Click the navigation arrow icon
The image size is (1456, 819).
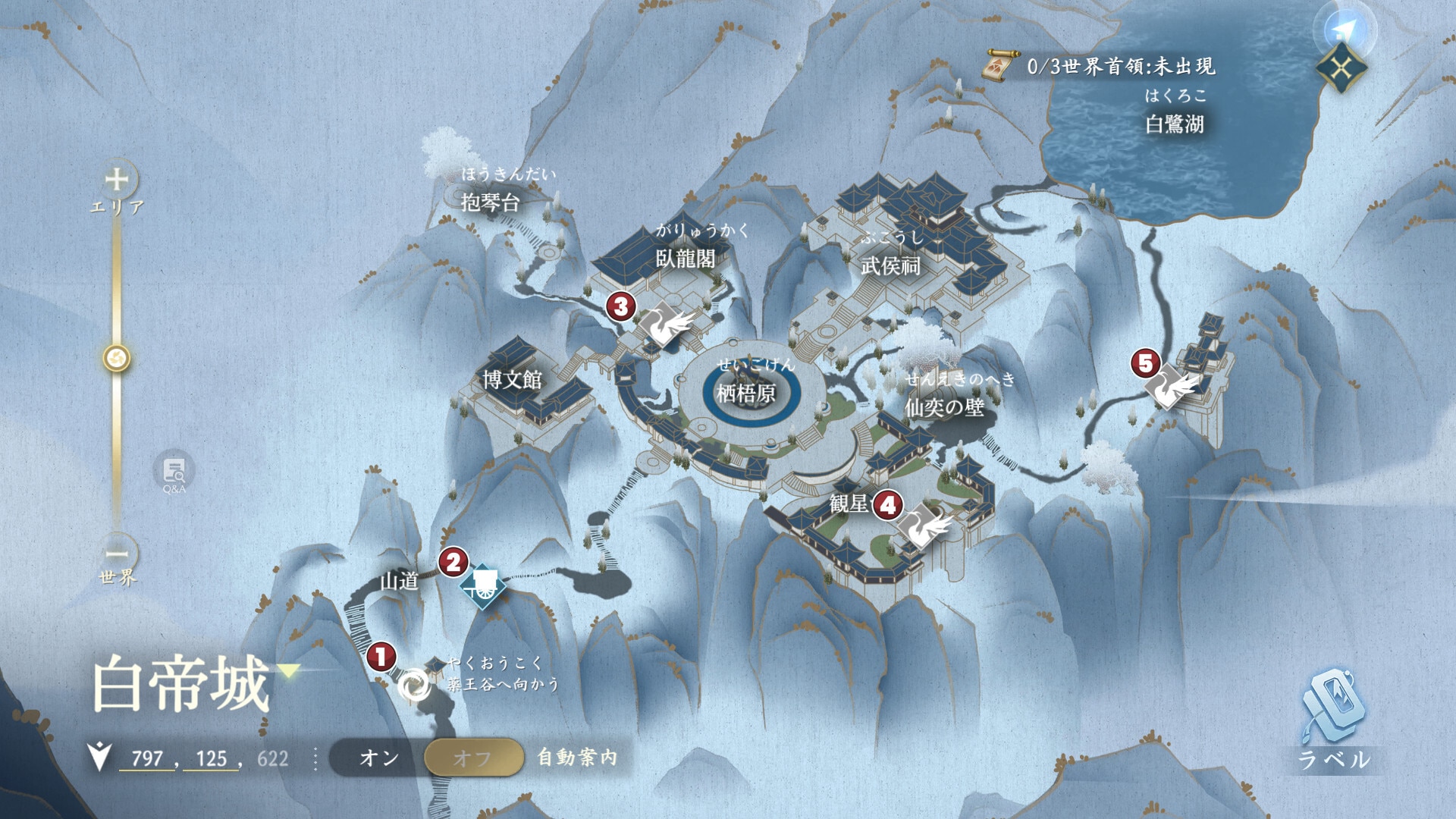coord(1343,30)
